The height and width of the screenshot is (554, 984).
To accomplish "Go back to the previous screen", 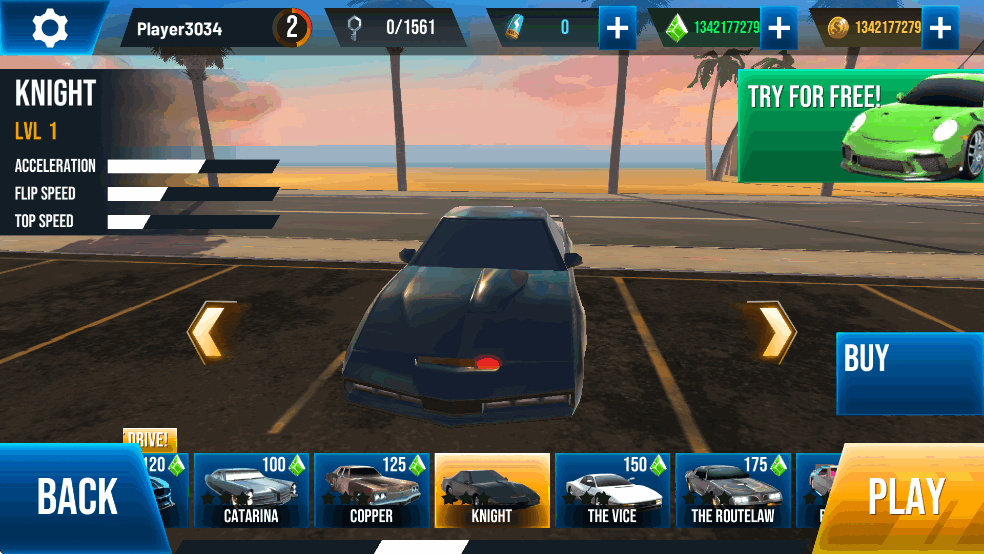I will (76, 497).
